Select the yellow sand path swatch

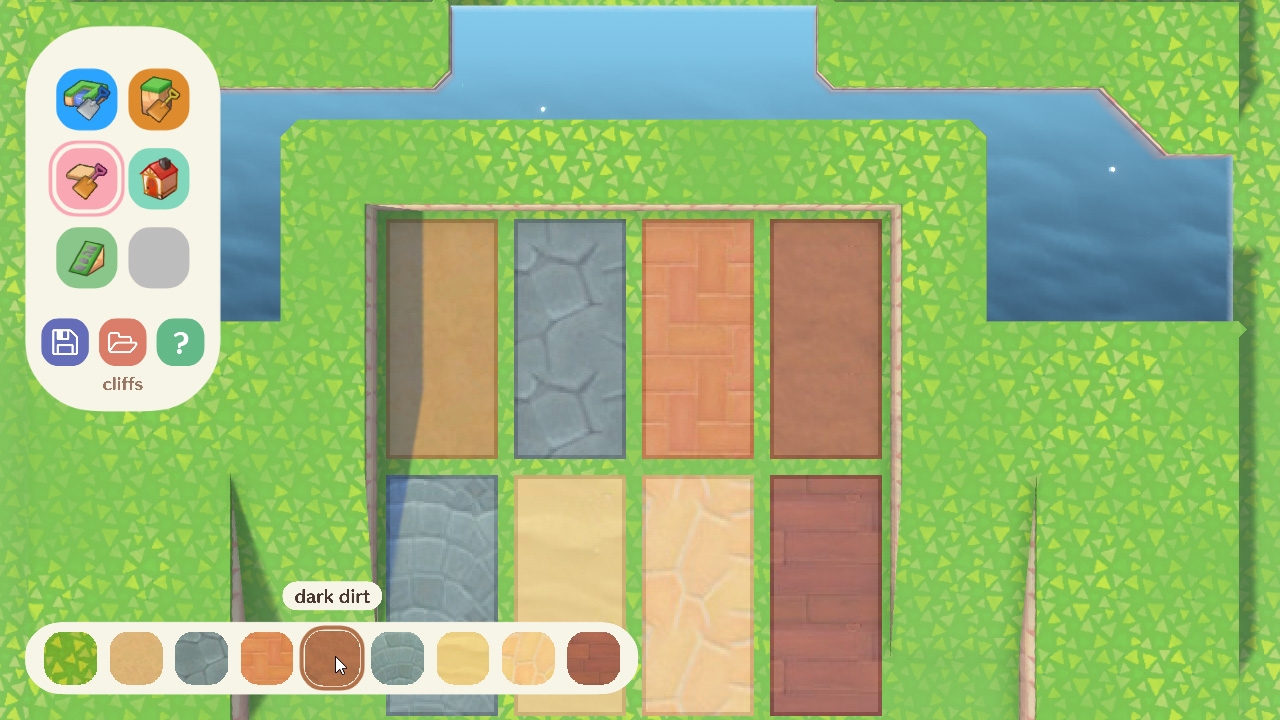[x=462, y=658]
